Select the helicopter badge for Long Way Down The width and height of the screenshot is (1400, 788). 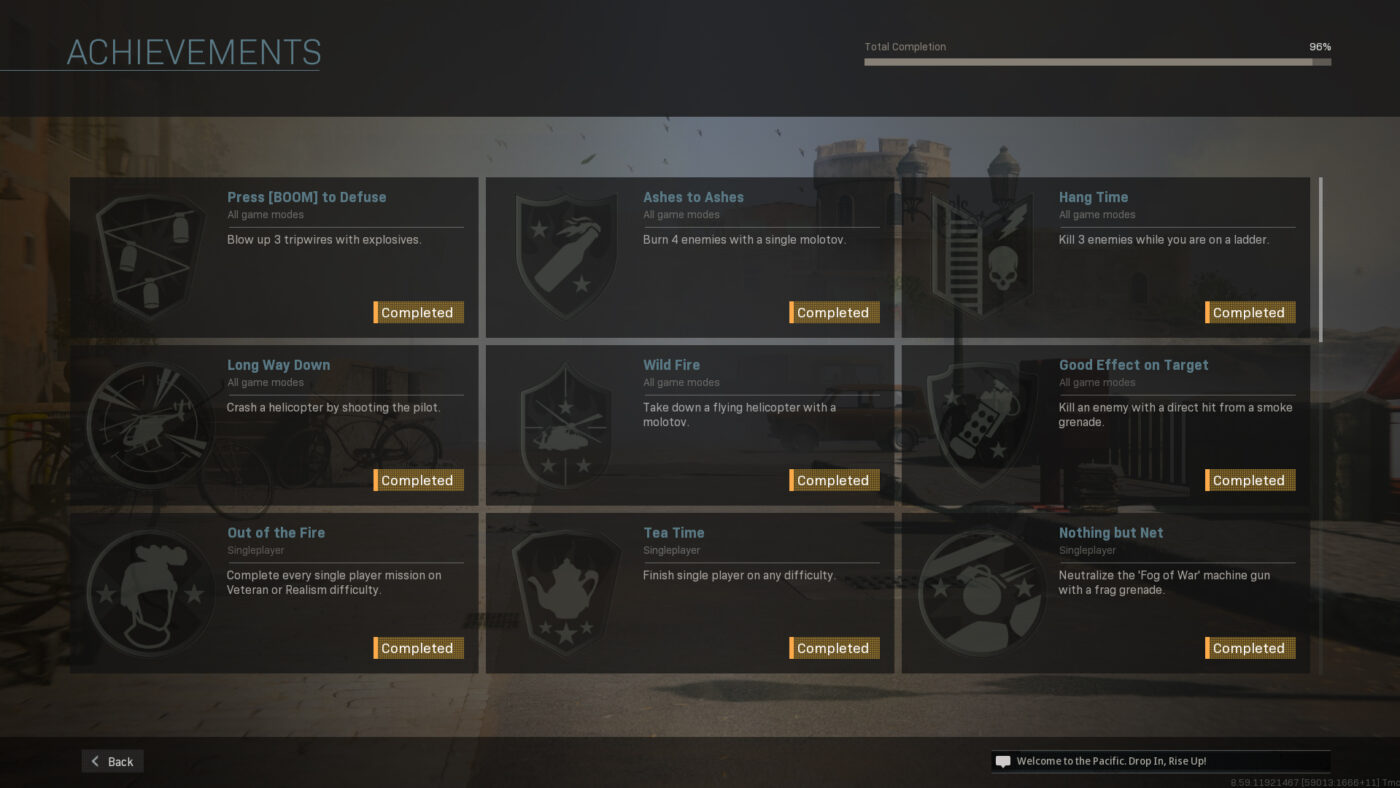pyautogui.click(x=150, y=423)
